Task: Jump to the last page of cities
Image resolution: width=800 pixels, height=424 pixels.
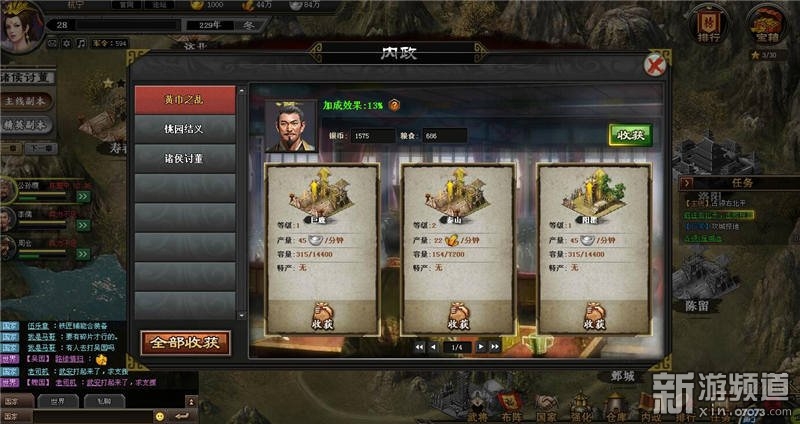Action: coord(495,347)
